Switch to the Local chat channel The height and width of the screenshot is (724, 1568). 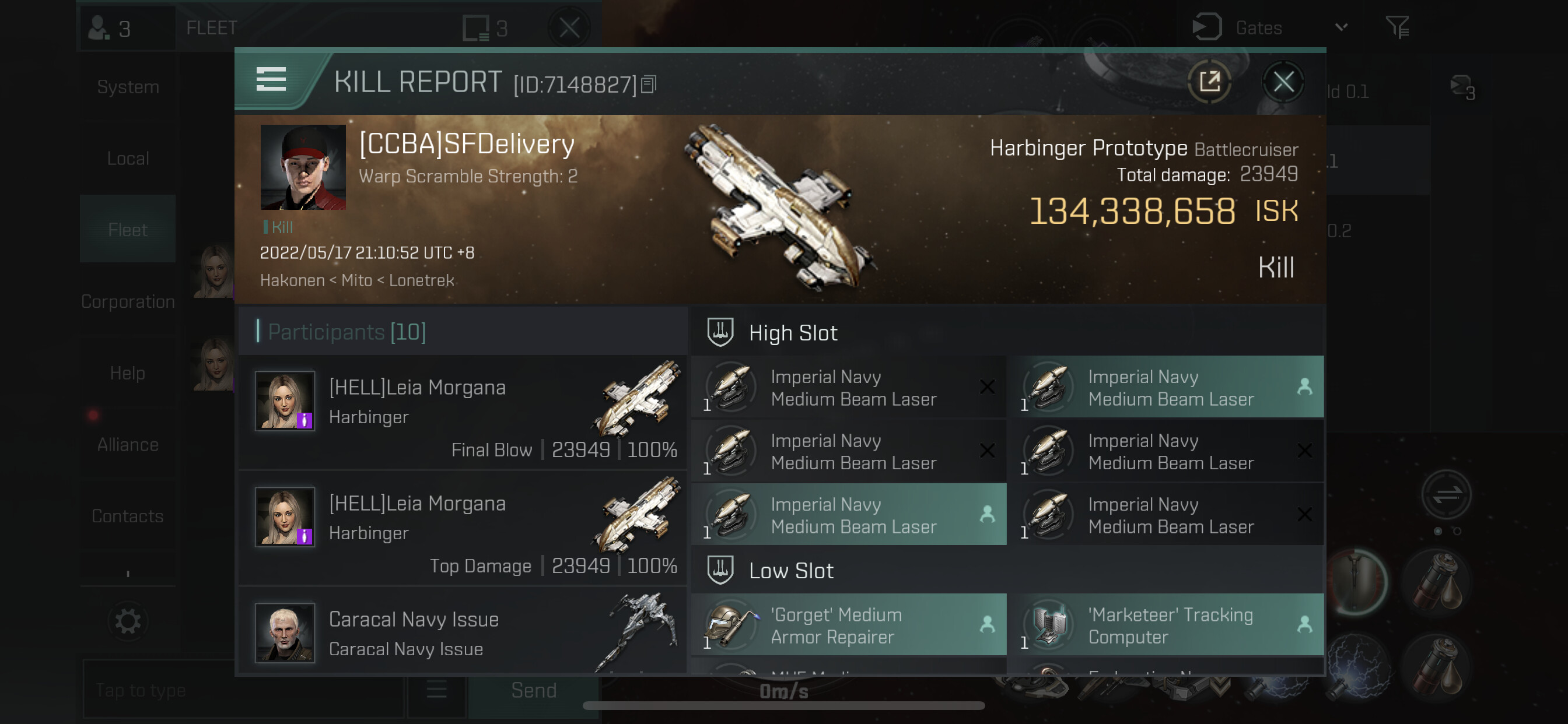128,159
